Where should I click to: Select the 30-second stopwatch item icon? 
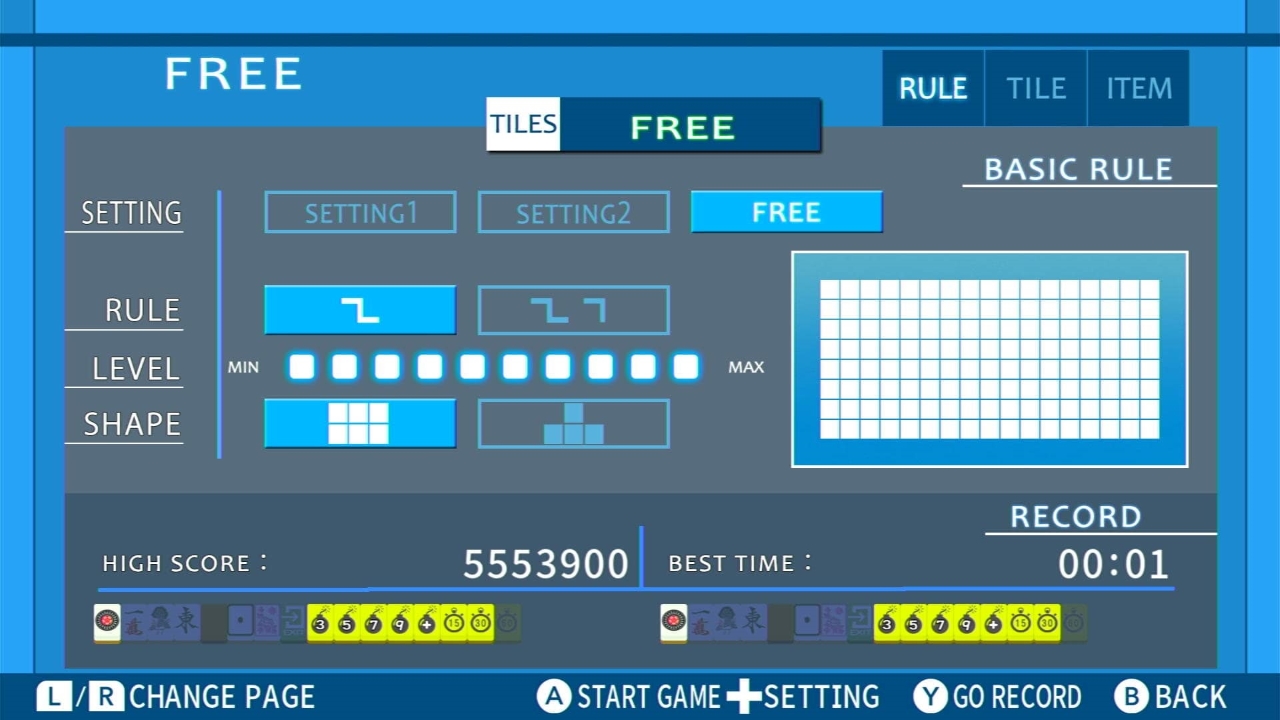coord(482,622)
